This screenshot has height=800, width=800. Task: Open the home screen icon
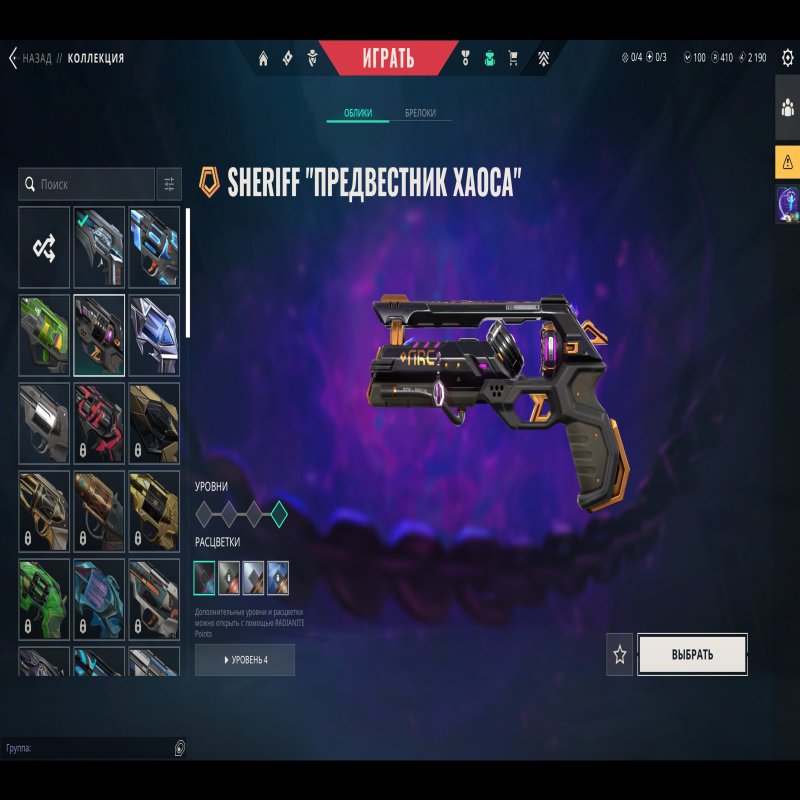coord(263,58)
